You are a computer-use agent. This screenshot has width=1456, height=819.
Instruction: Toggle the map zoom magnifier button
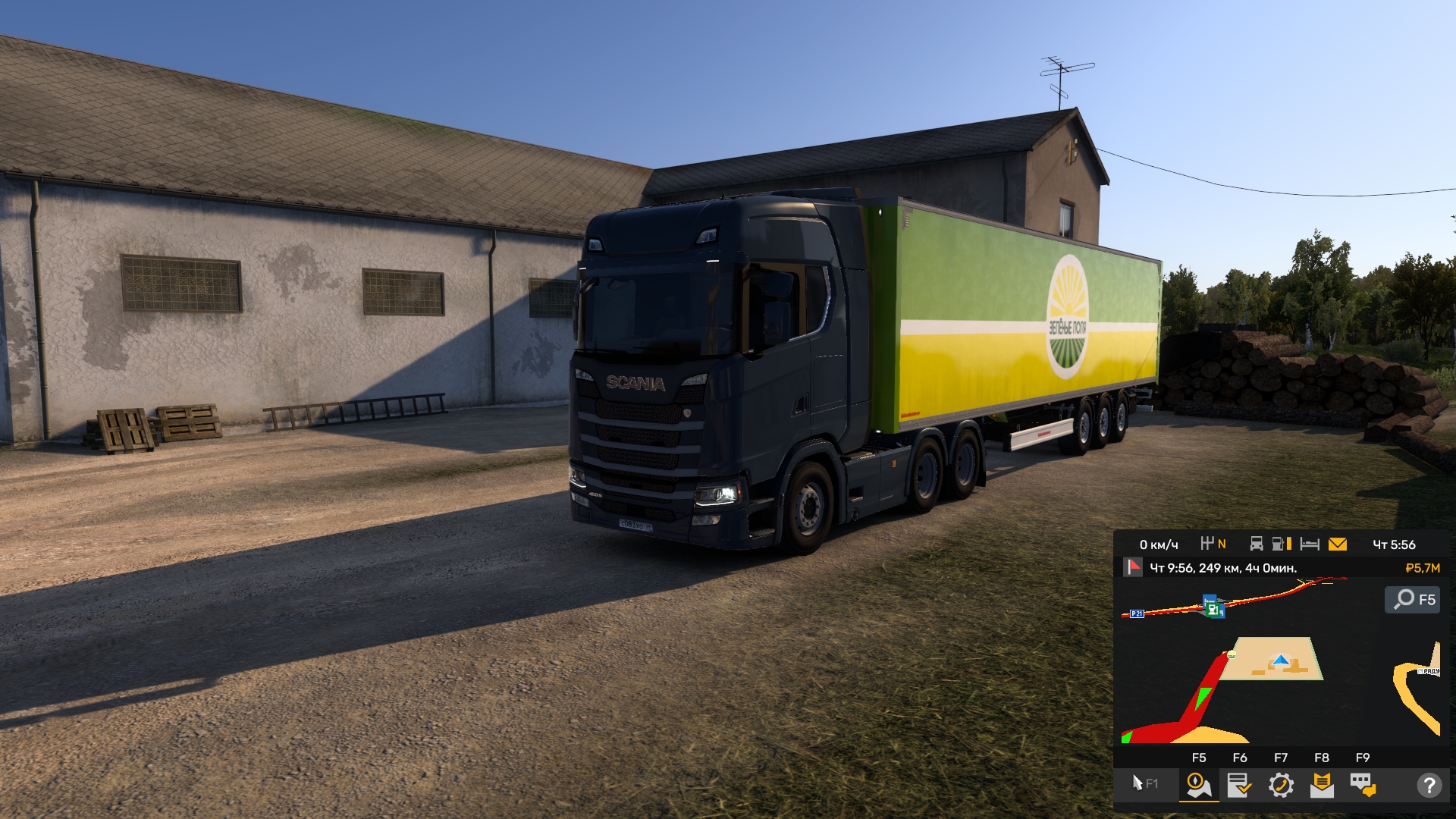(1412, 600)
